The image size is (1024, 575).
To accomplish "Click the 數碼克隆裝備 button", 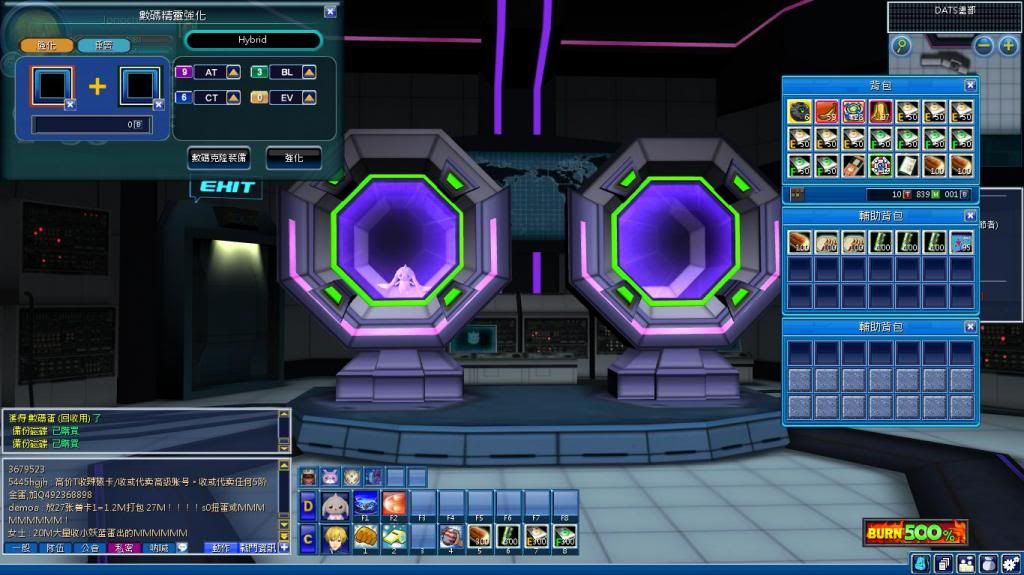I will coord(219,158).
